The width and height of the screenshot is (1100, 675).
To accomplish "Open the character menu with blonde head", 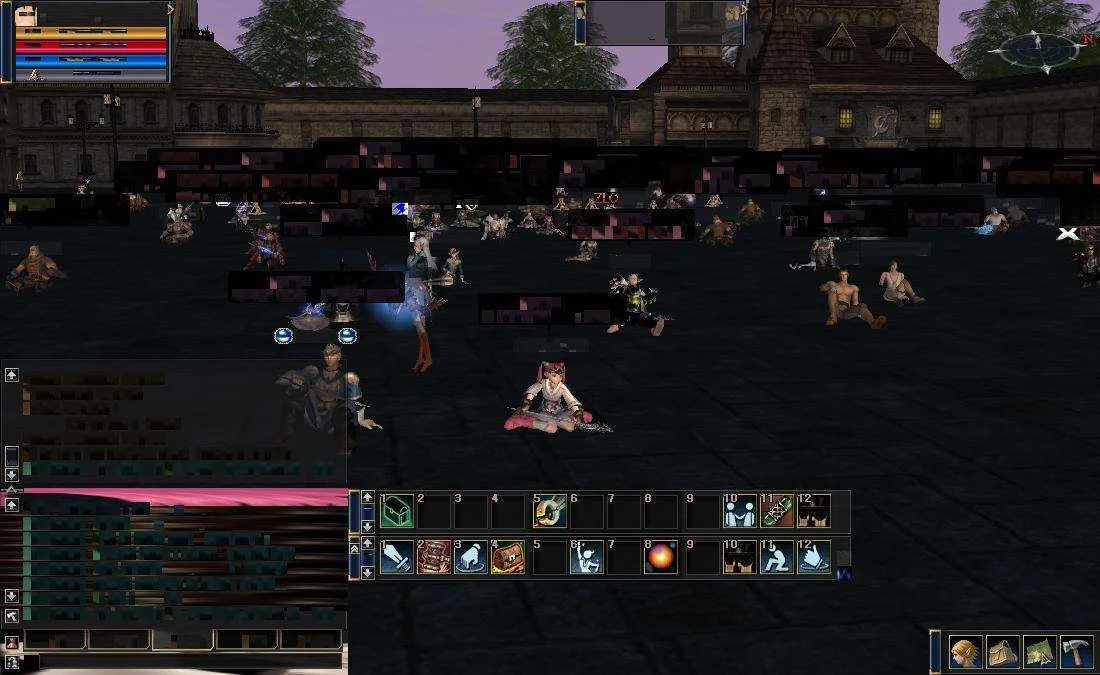I will tap(965, 653).
